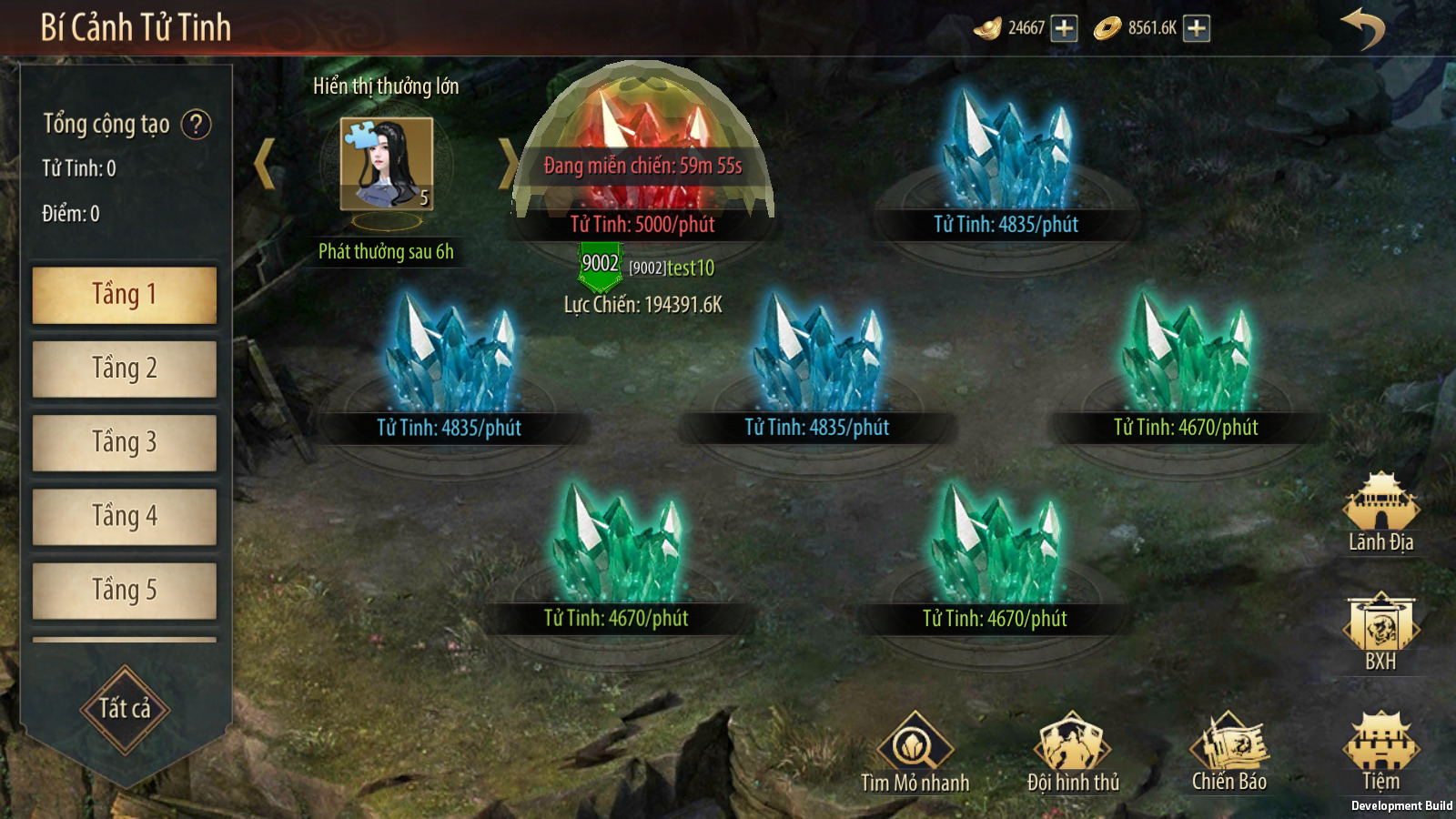Choose the Tầng 4 floor tab
This screenshot has height=819, width=1456.
pyautogui.click(x=125, y=517)
